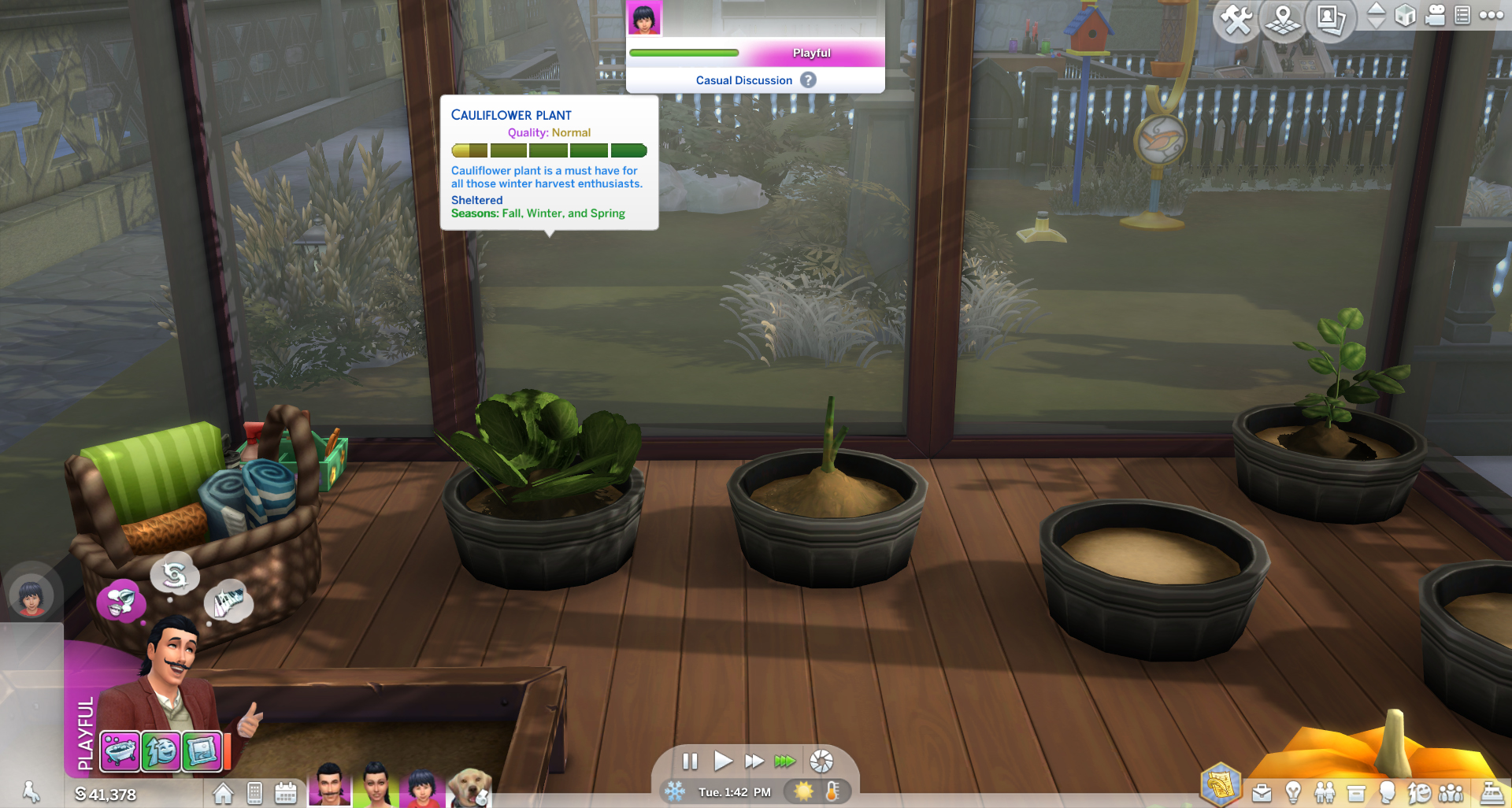Open the Gallery photos icon

[1329, 18]
